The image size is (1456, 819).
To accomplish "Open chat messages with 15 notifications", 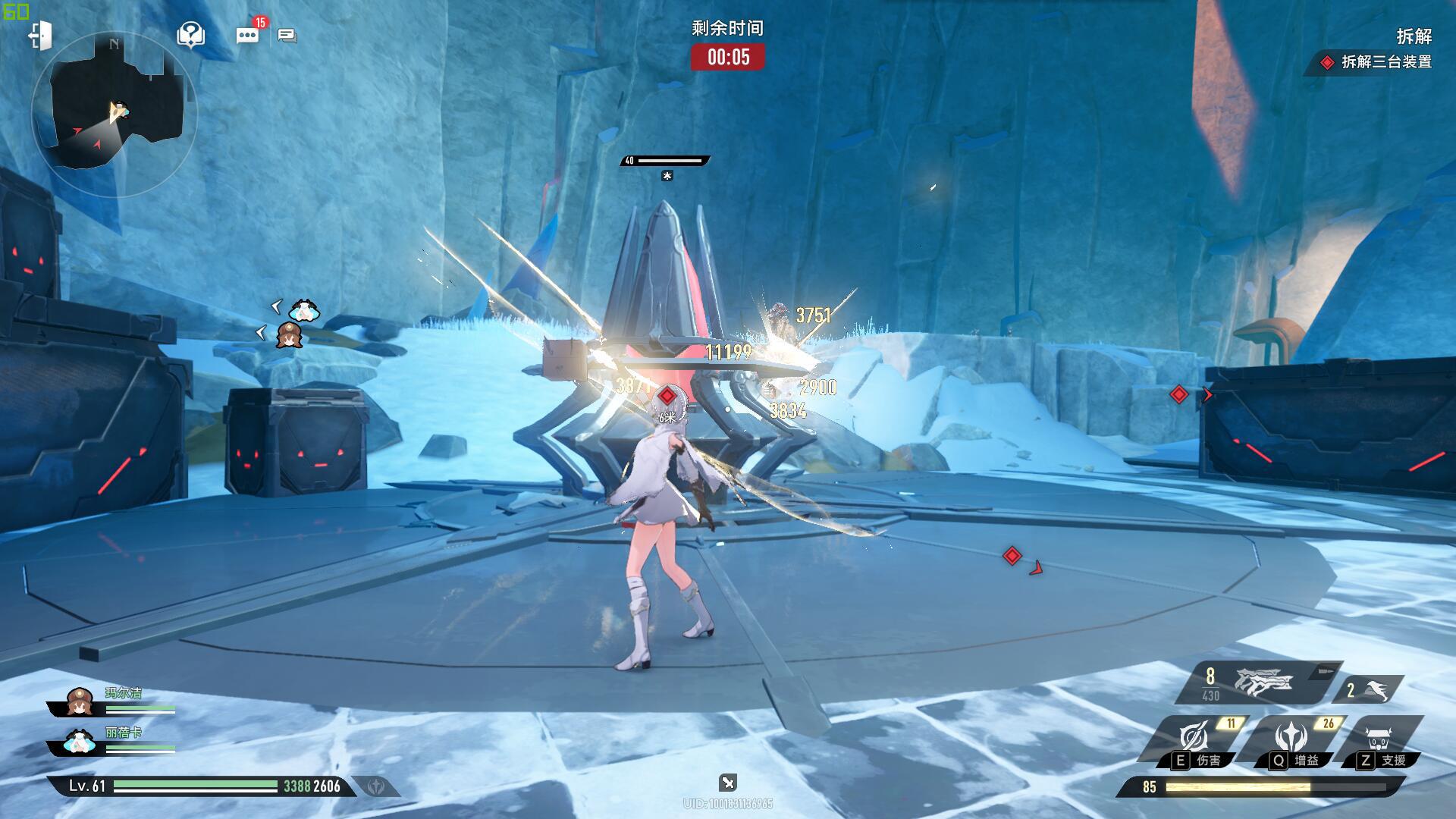I will tap(248, 35).
